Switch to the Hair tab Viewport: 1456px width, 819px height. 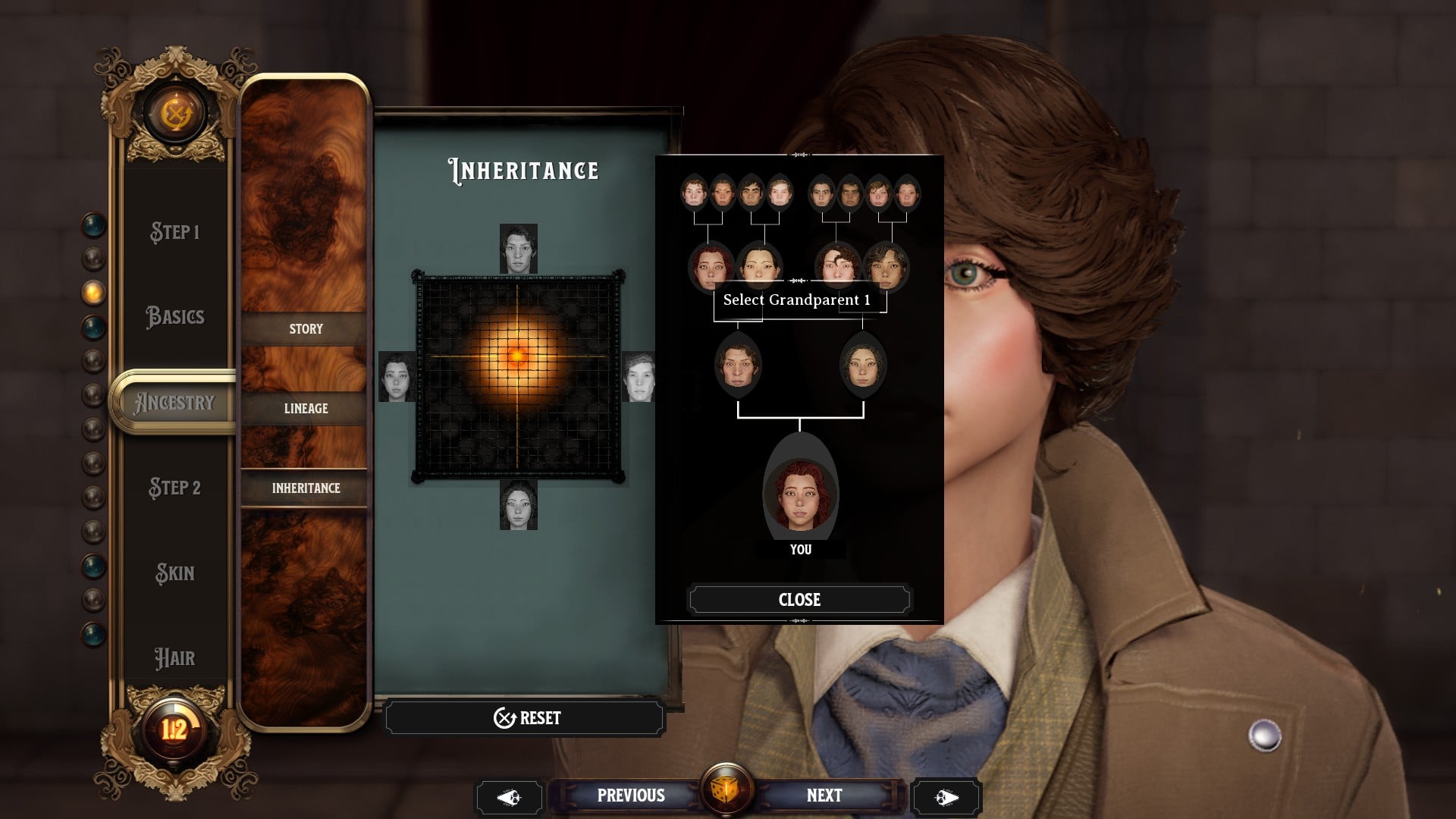(175, 657)
